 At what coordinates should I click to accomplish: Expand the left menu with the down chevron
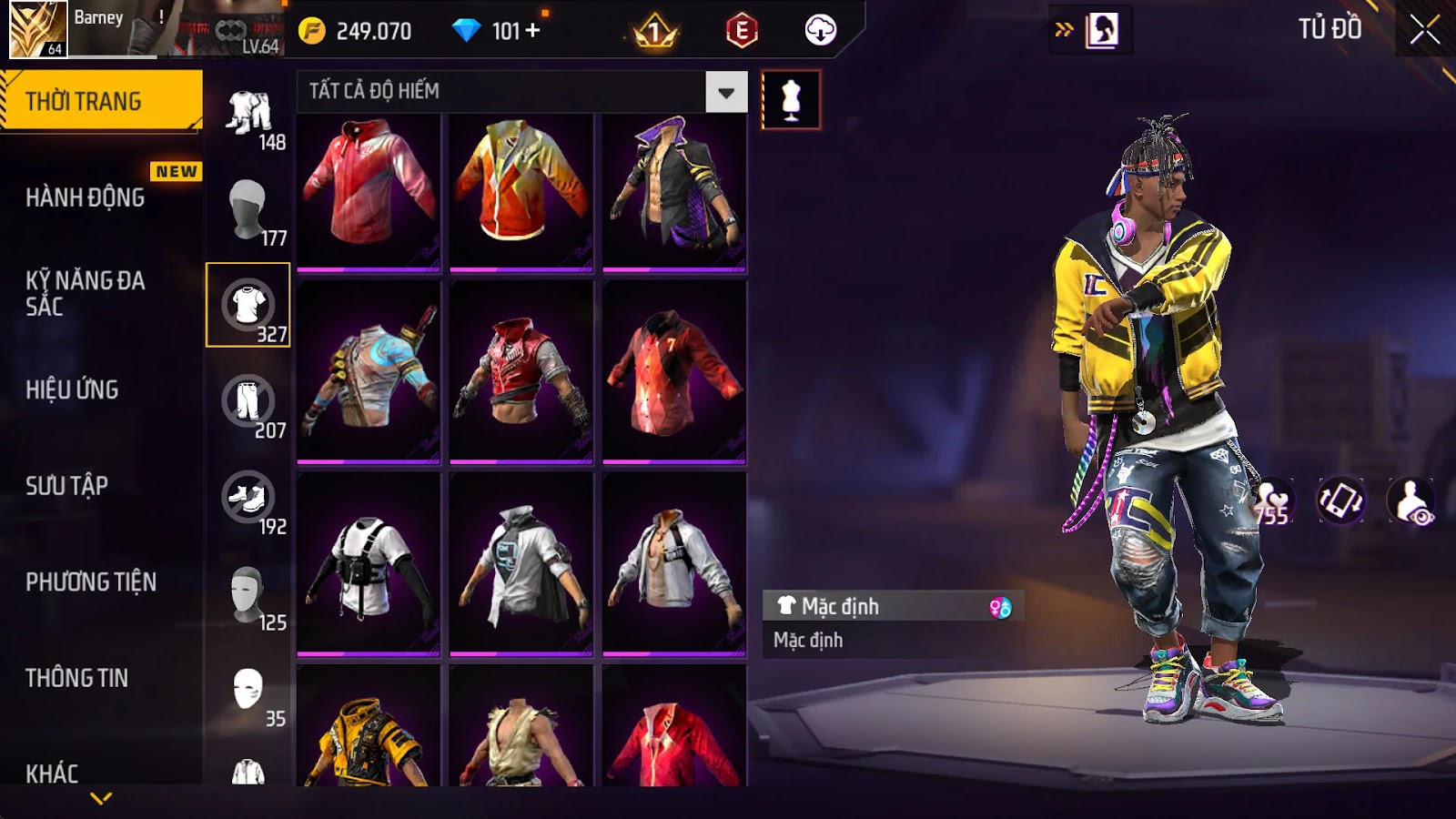101,798
